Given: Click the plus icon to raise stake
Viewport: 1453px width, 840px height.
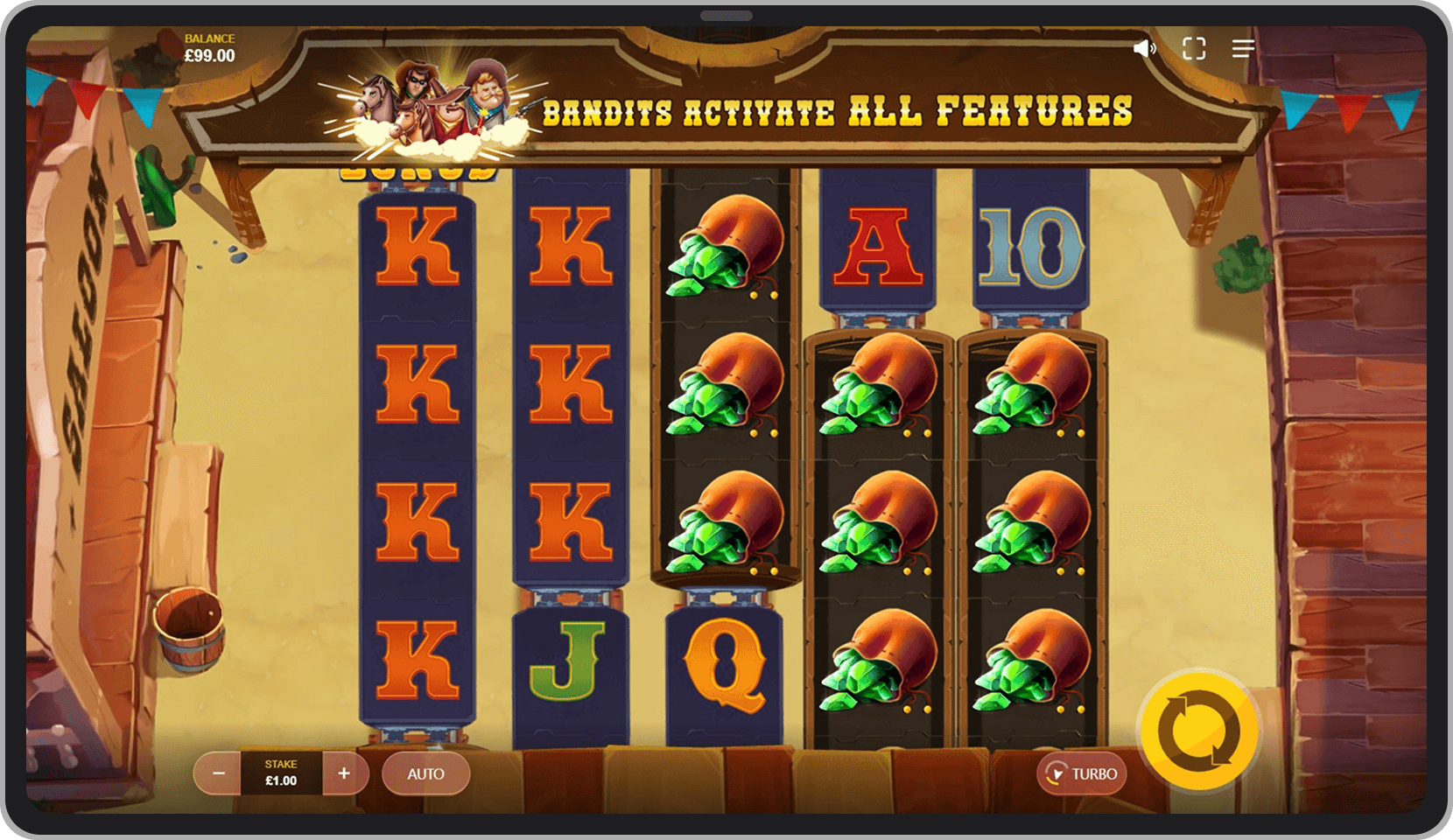Looking at the screenshot, I should tap(343, 773).
